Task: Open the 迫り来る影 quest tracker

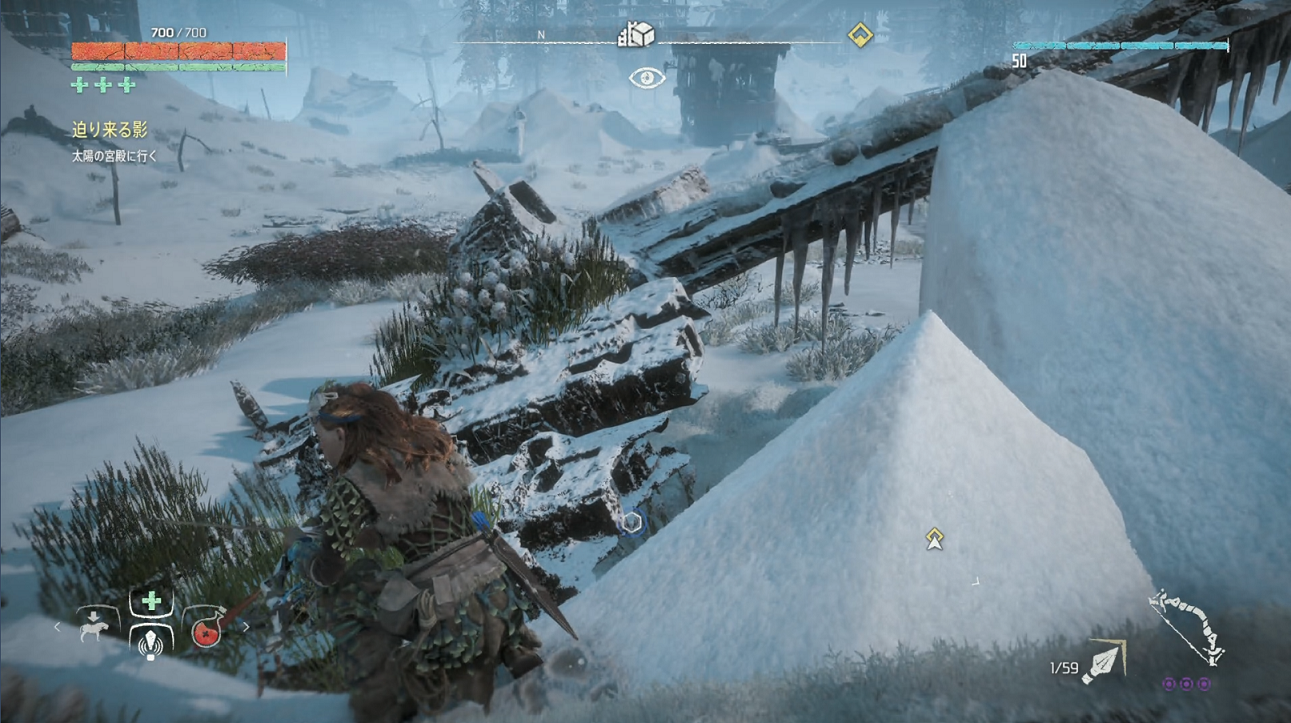Action: coord(109,130)
